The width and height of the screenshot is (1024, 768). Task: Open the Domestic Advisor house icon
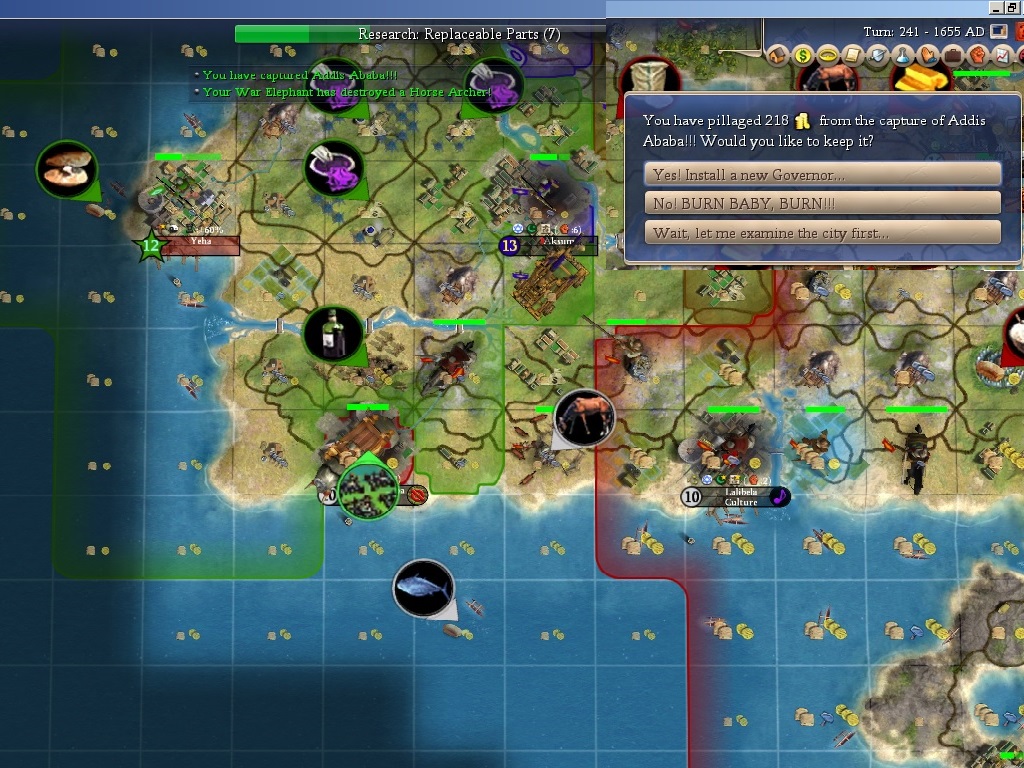click(778, 56)
